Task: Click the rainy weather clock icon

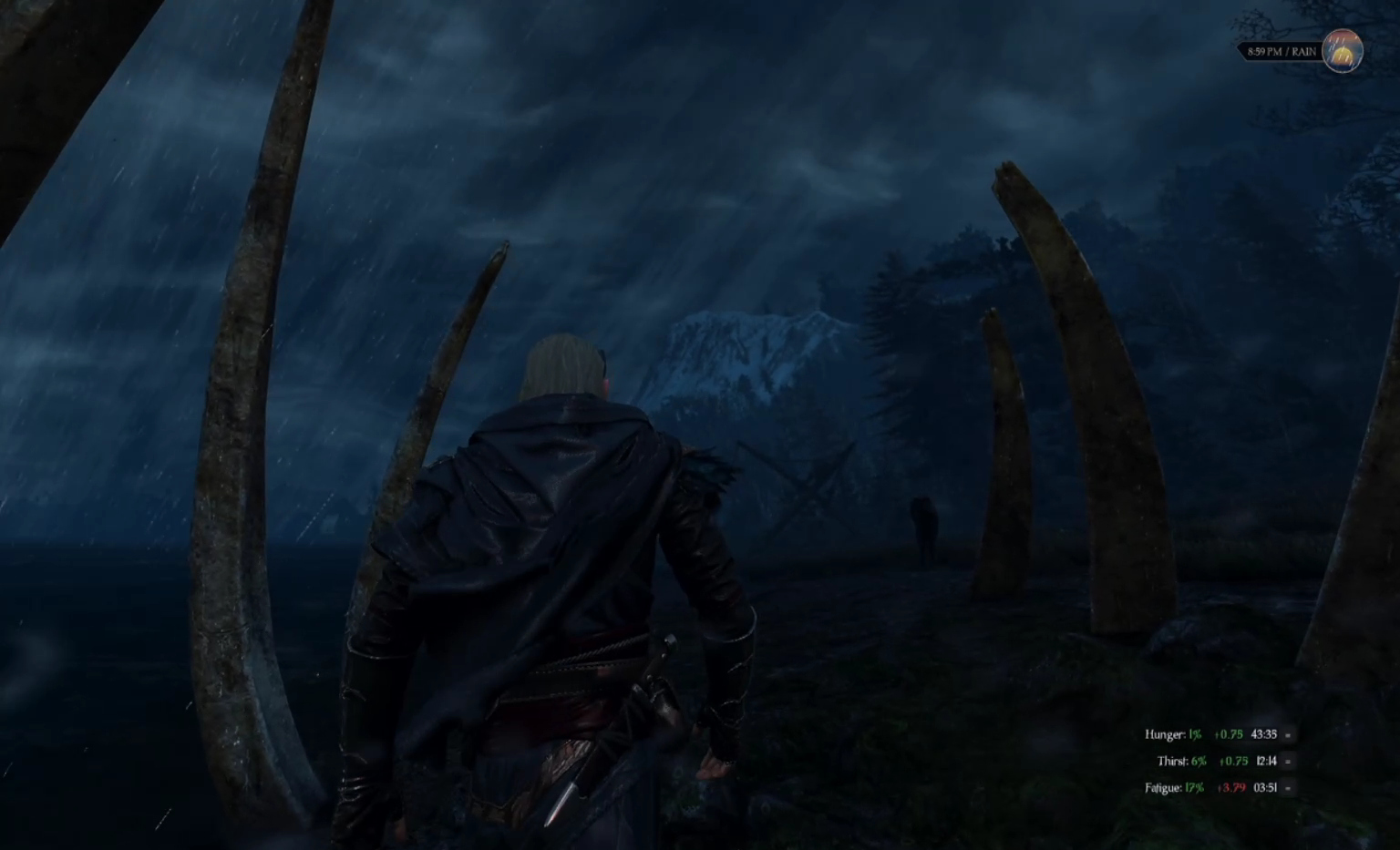Action: [x=1342, y=51]
